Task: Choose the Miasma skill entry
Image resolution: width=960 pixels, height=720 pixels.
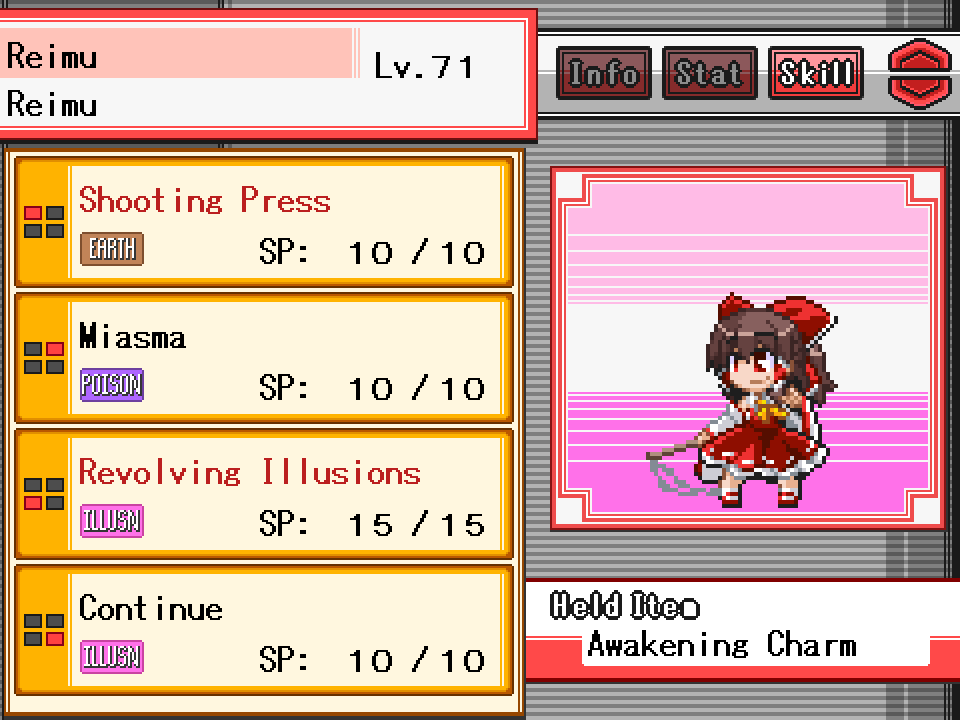Action: (x=264, y=358)
